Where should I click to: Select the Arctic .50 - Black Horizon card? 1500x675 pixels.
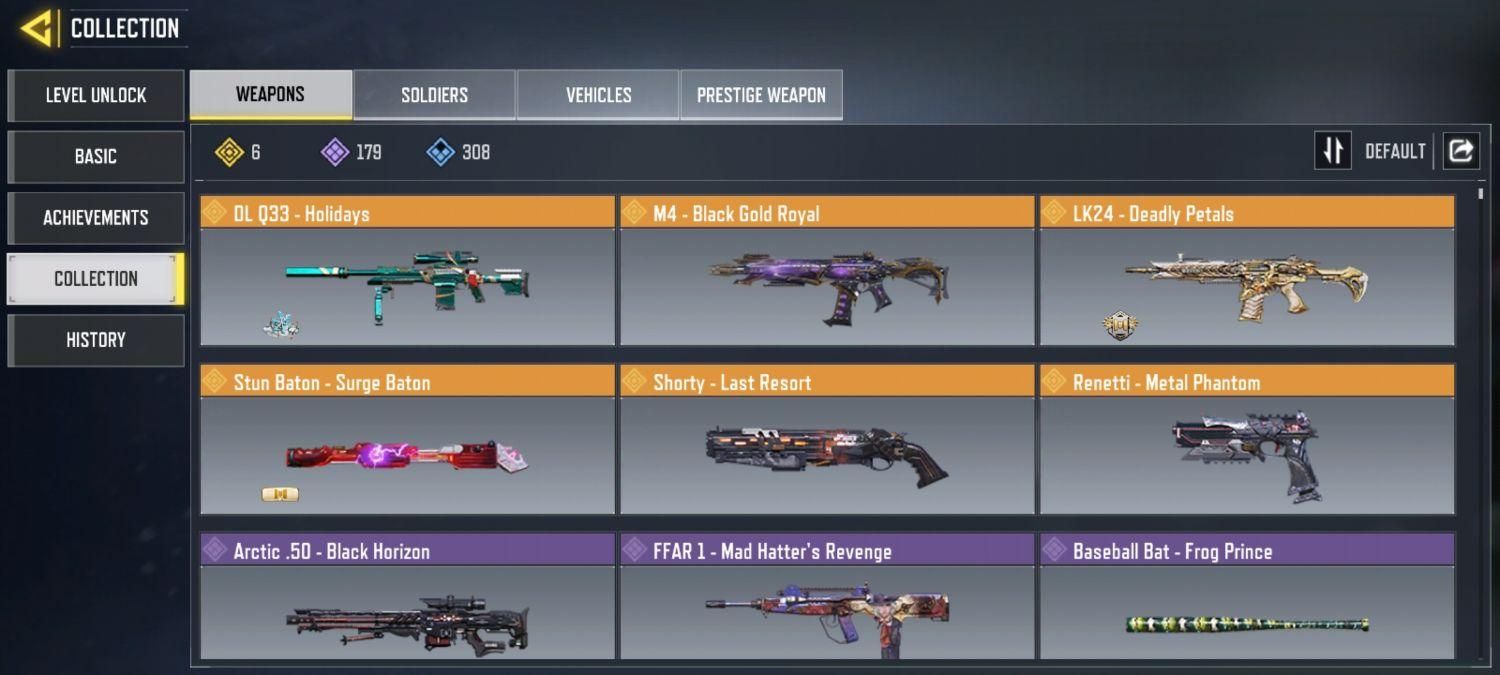click(x=407, y=598)
